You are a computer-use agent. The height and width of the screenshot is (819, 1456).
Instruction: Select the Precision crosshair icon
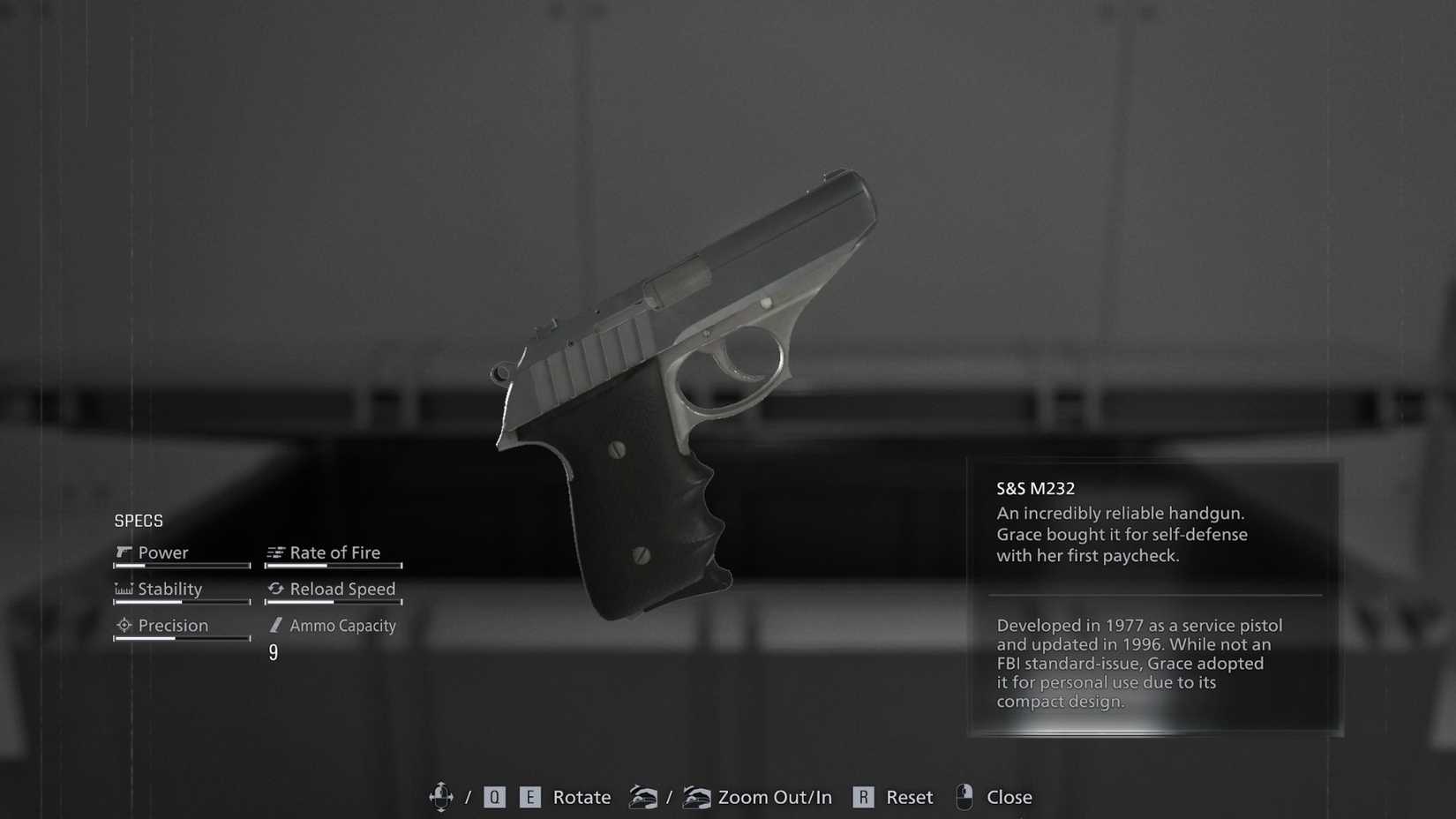pyautogui.click(x=124, y=625)
